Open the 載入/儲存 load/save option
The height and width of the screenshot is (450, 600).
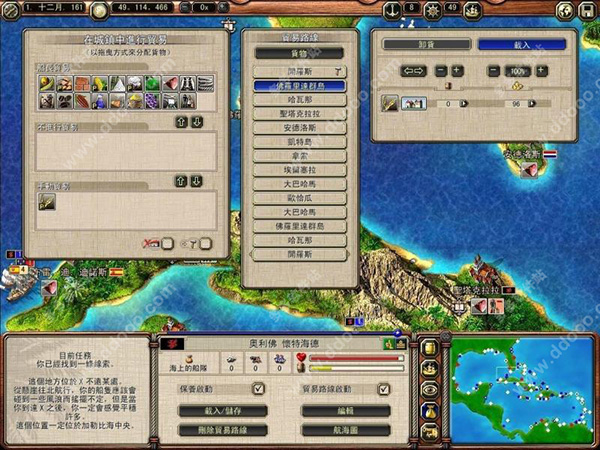click(x=223, y=410)
